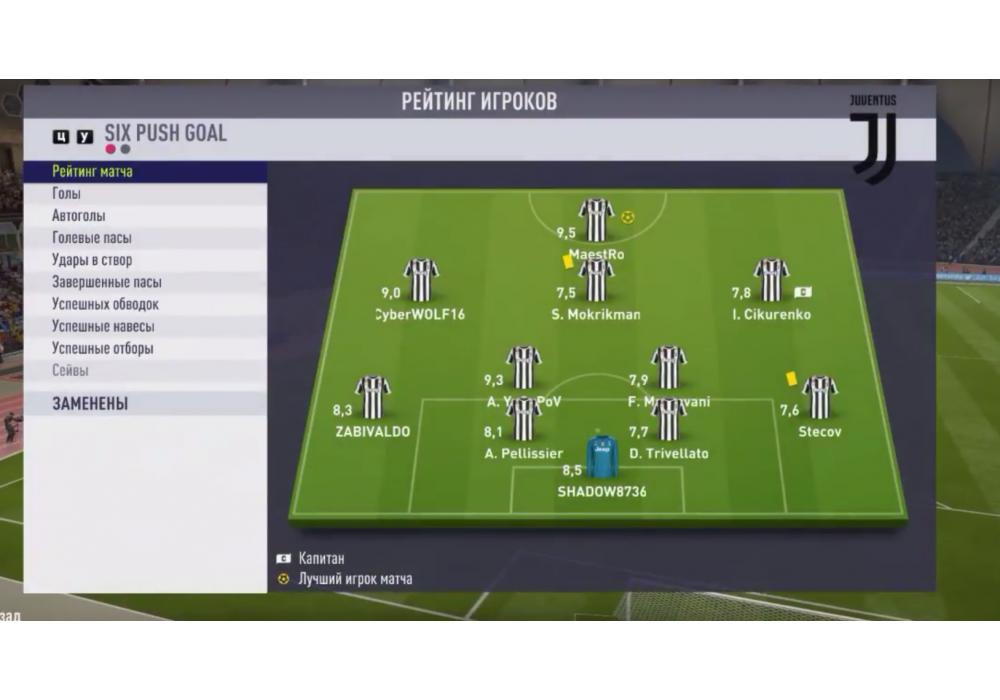Show Успешные навесы stats
This screenshot has width=1000, height=700.
[103, 326]
